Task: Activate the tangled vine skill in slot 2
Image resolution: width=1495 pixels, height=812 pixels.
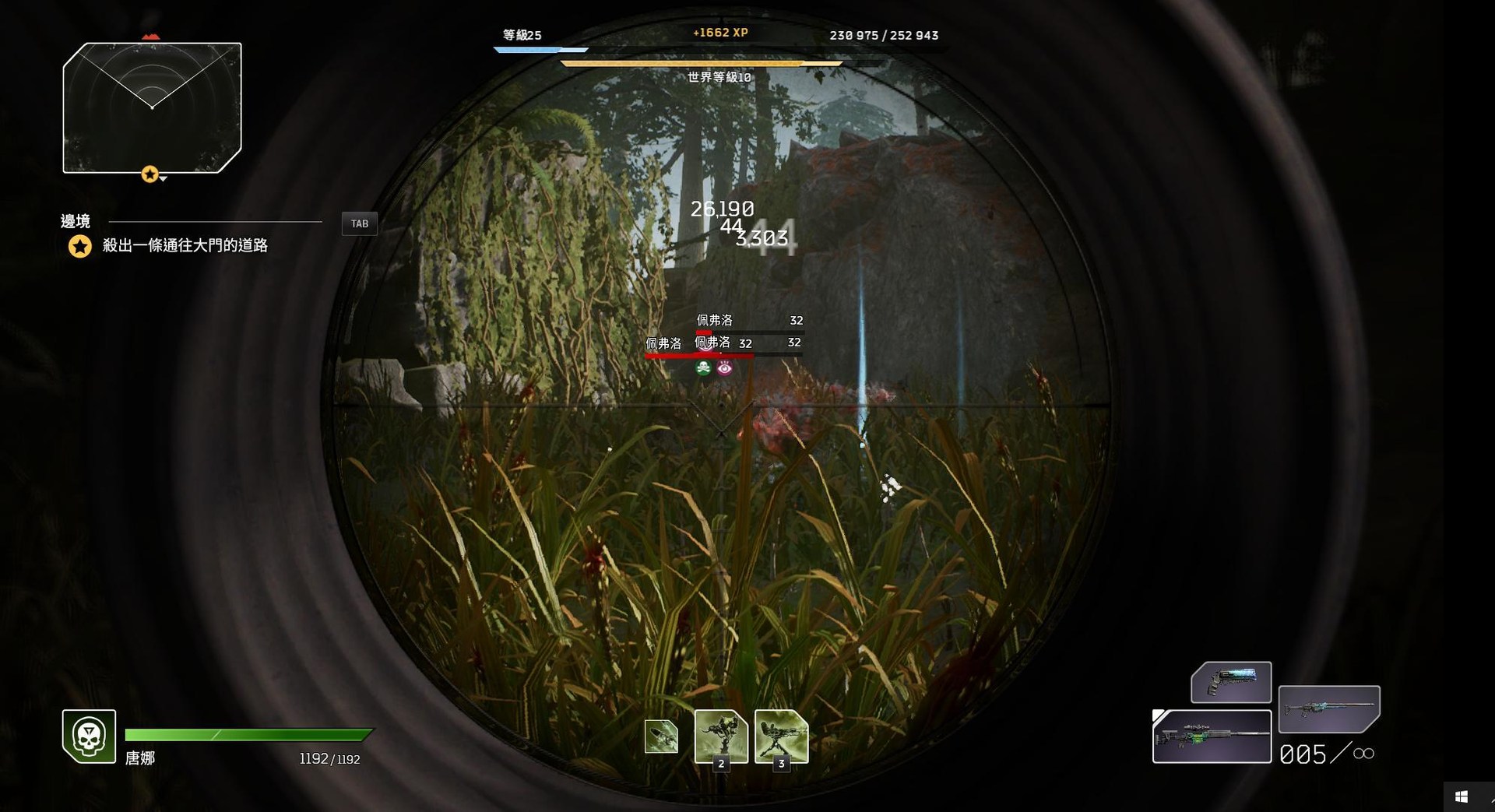Action: (x=721, y=736)
